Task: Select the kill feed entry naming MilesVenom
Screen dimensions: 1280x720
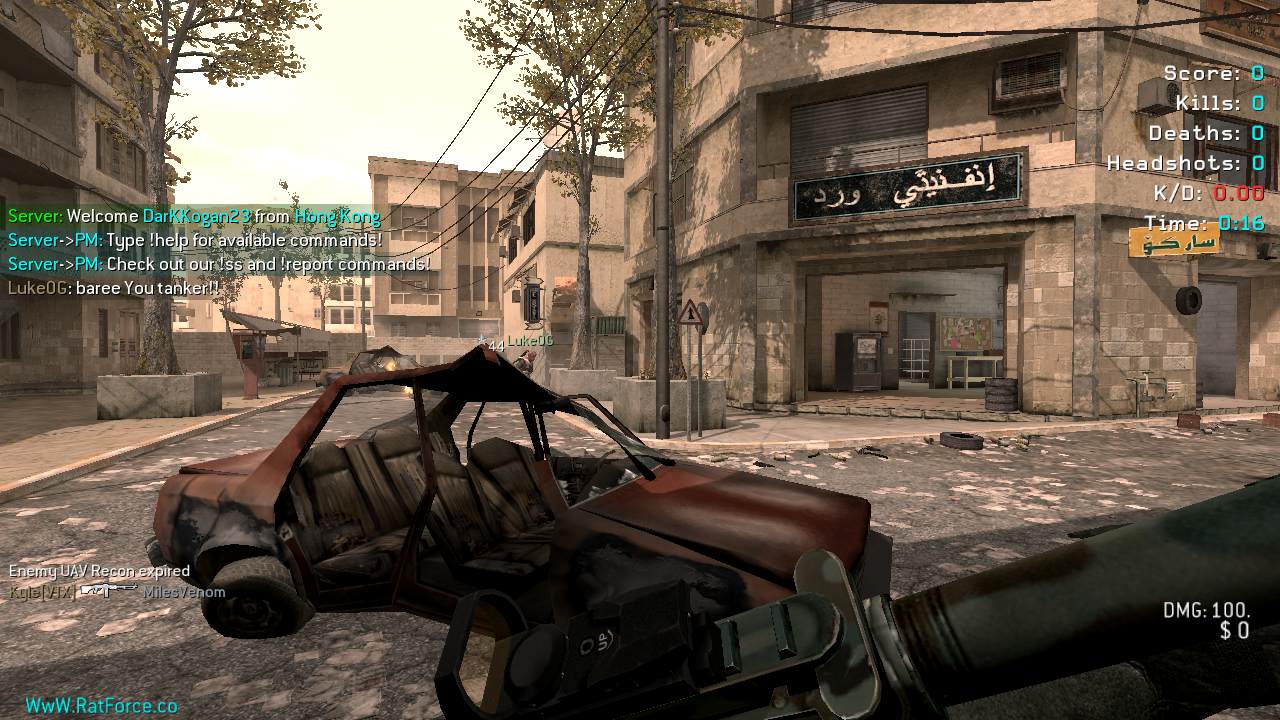Action: [117, 592]
